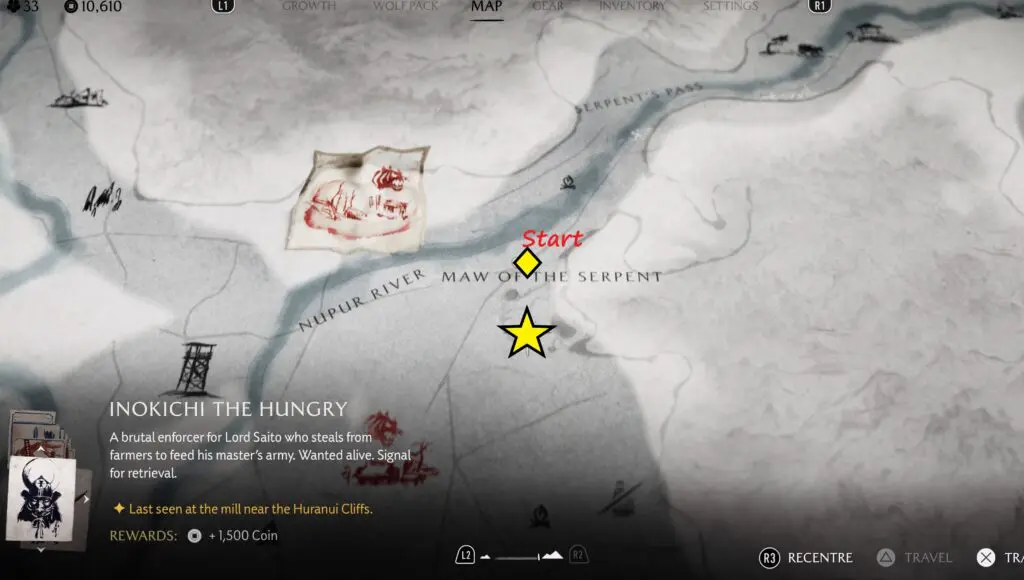Show the next card with right arrow
The image size is (1024, 580).
coord(86,498)
